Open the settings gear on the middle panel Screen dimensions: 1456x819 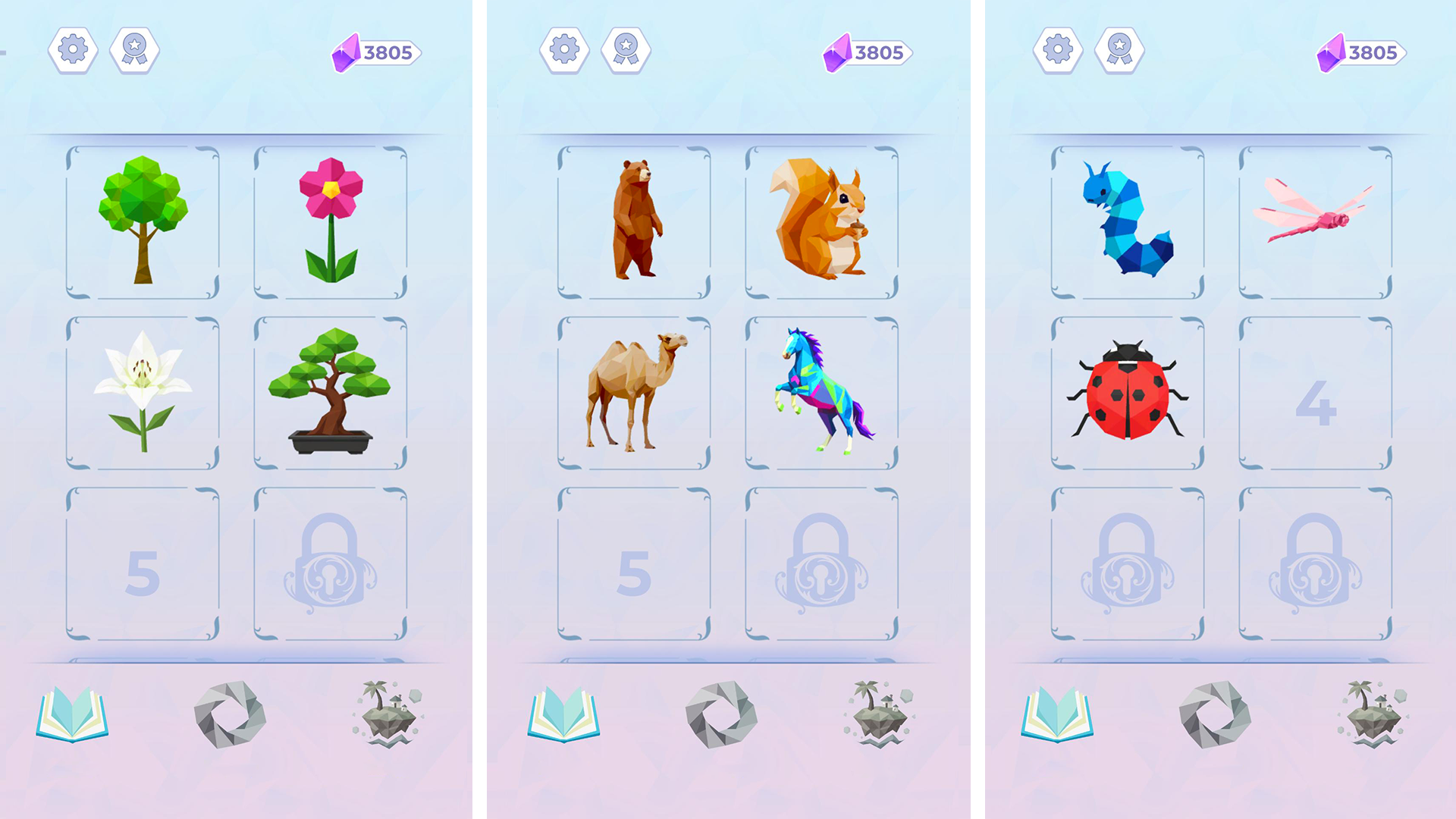pyautogui.click(x=564, y=51)
